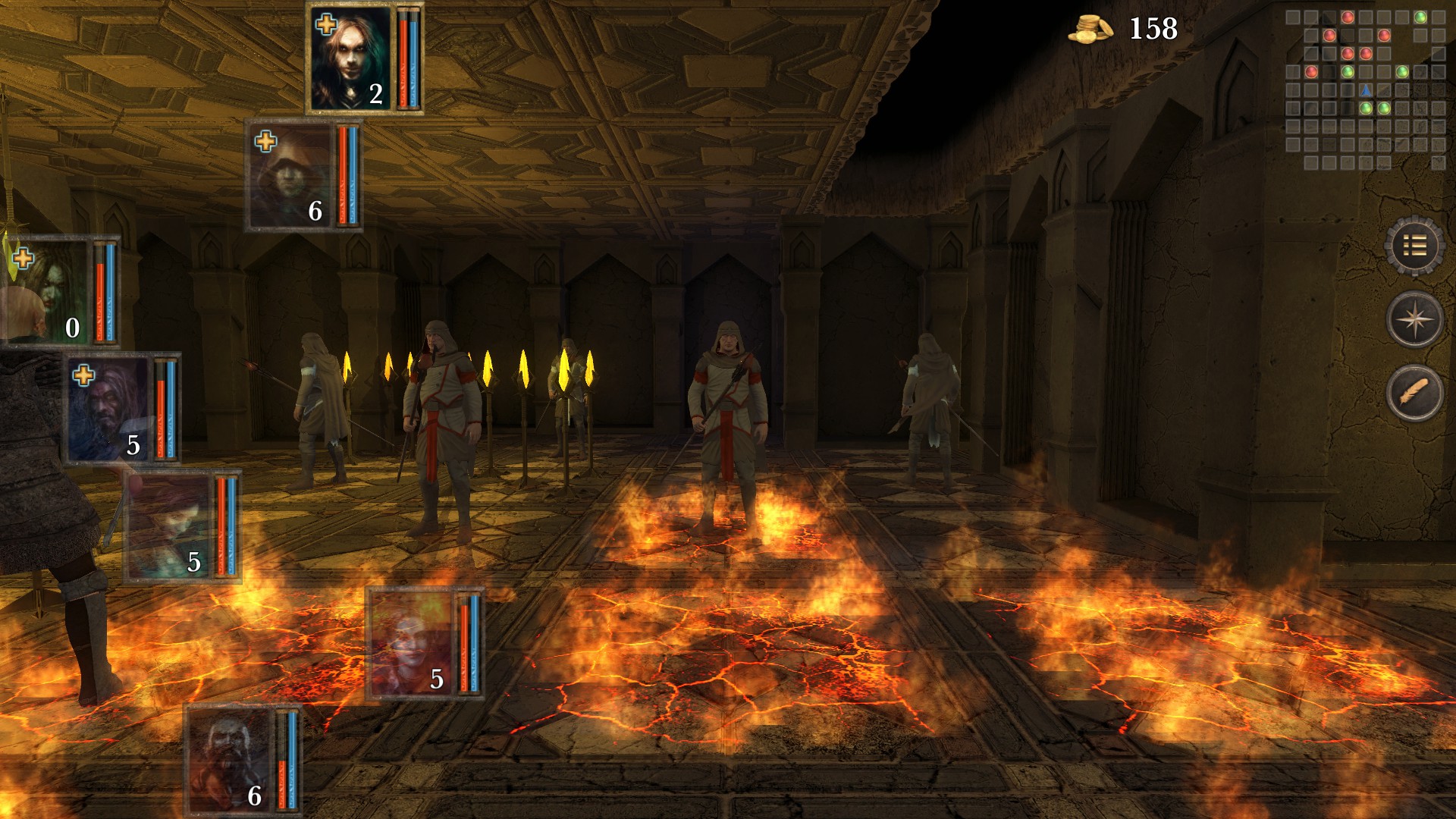Click a red dot on the minimap
This screenshot has width=1456, height=819.
pyautogui.click(x=1347, y=17)
